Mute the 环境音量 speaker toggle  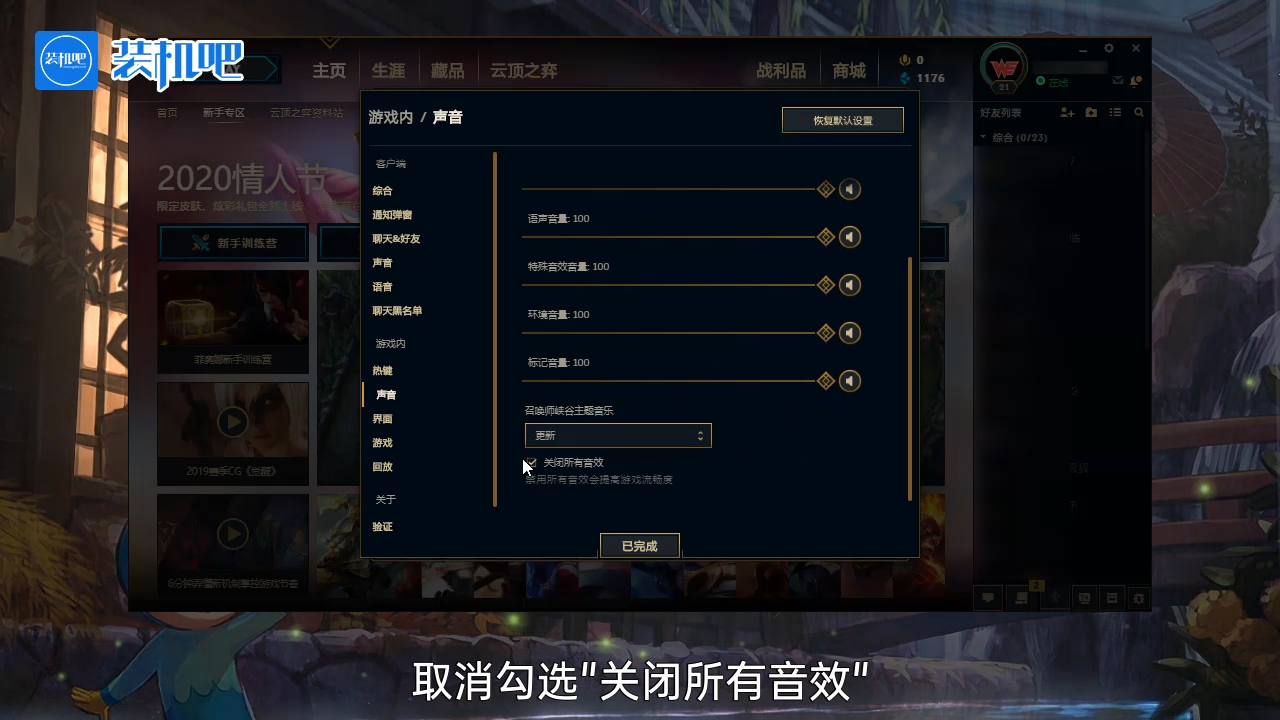coord(850,333)
